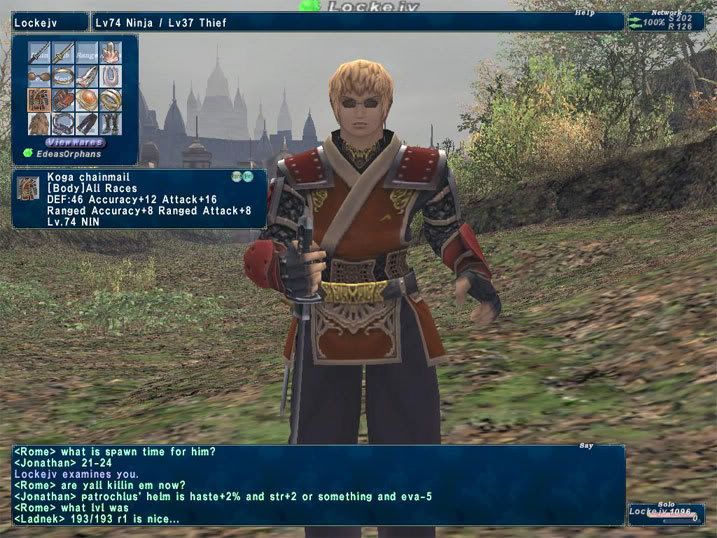Select the ammo slot with orange item
Viewport: 717px width, 538px height.
110,52
